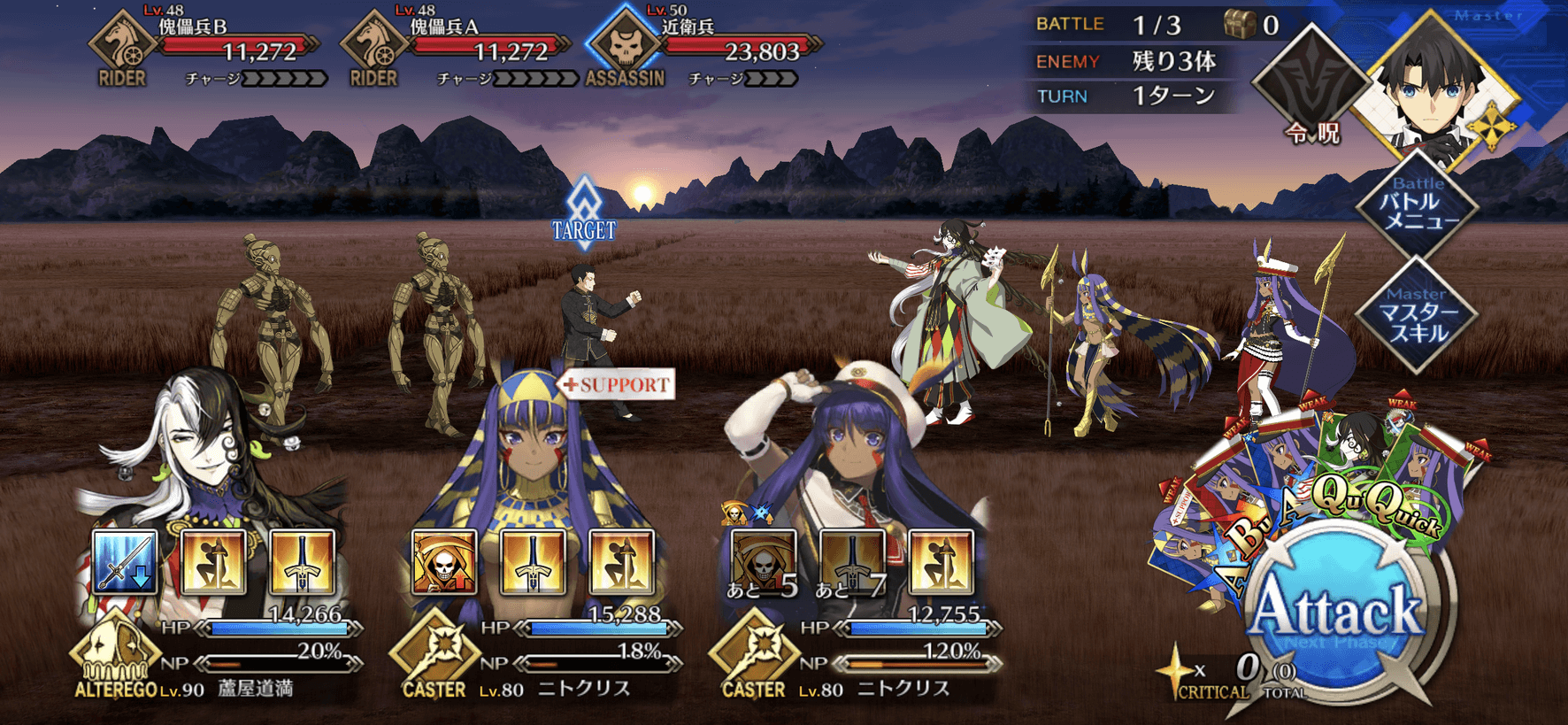
Task: Use Alterego's blue sword-down skill
Action: (125, 562)
